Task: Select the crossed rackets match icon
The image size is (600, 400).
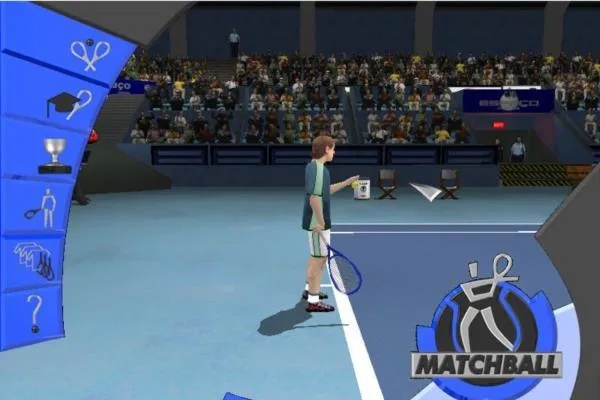Action: coord(89,54)
